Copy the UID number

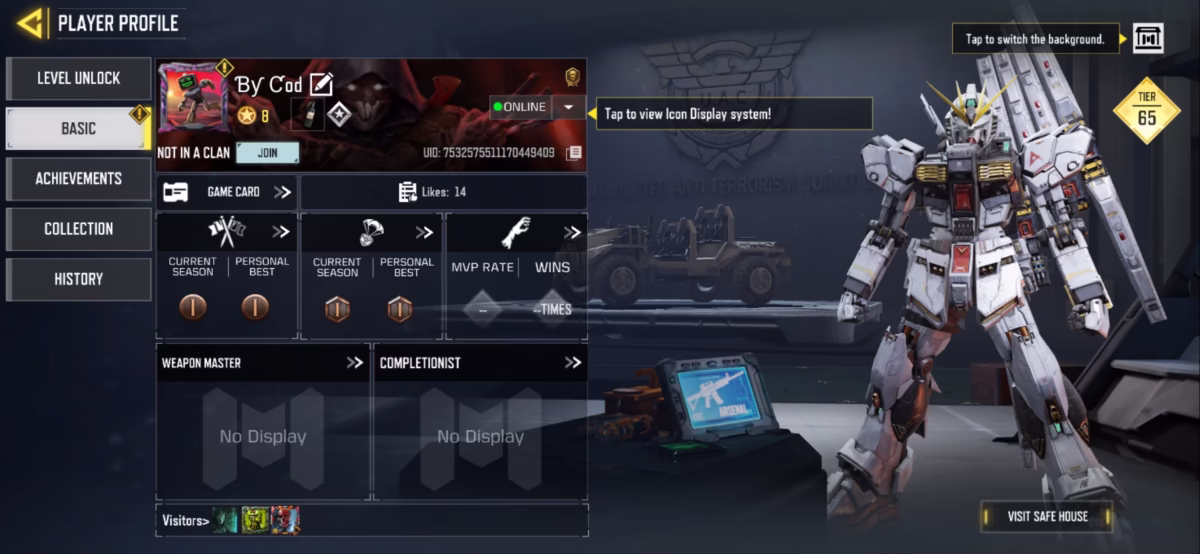(x=573, y=153)
